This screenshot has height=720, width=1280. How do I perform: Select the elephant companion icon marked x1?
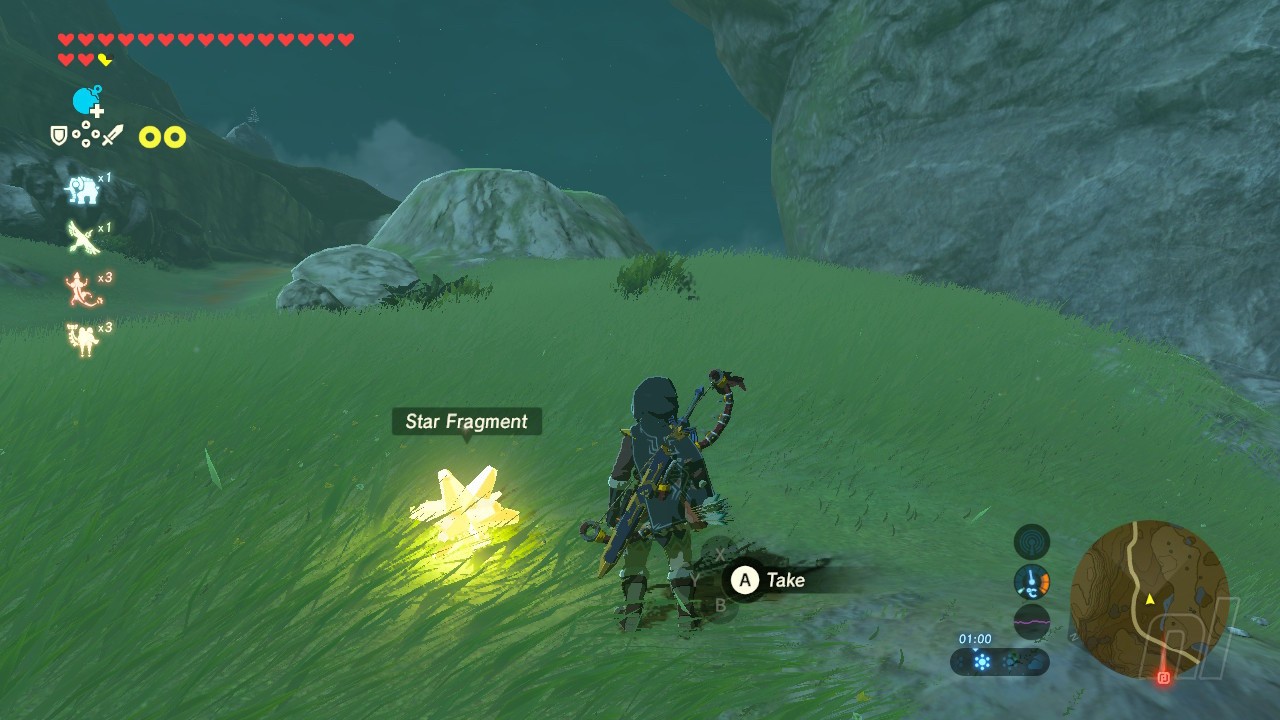click(x=82, y=189)
